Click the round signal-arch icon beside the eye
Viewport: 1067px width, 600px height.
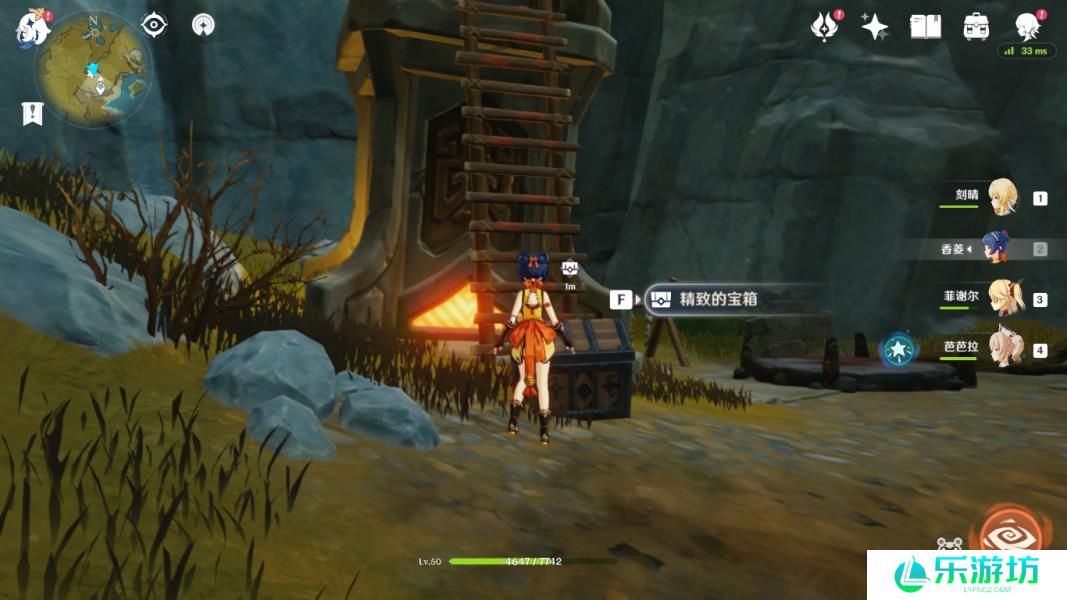pyautogui.click(x=203, y=25)
